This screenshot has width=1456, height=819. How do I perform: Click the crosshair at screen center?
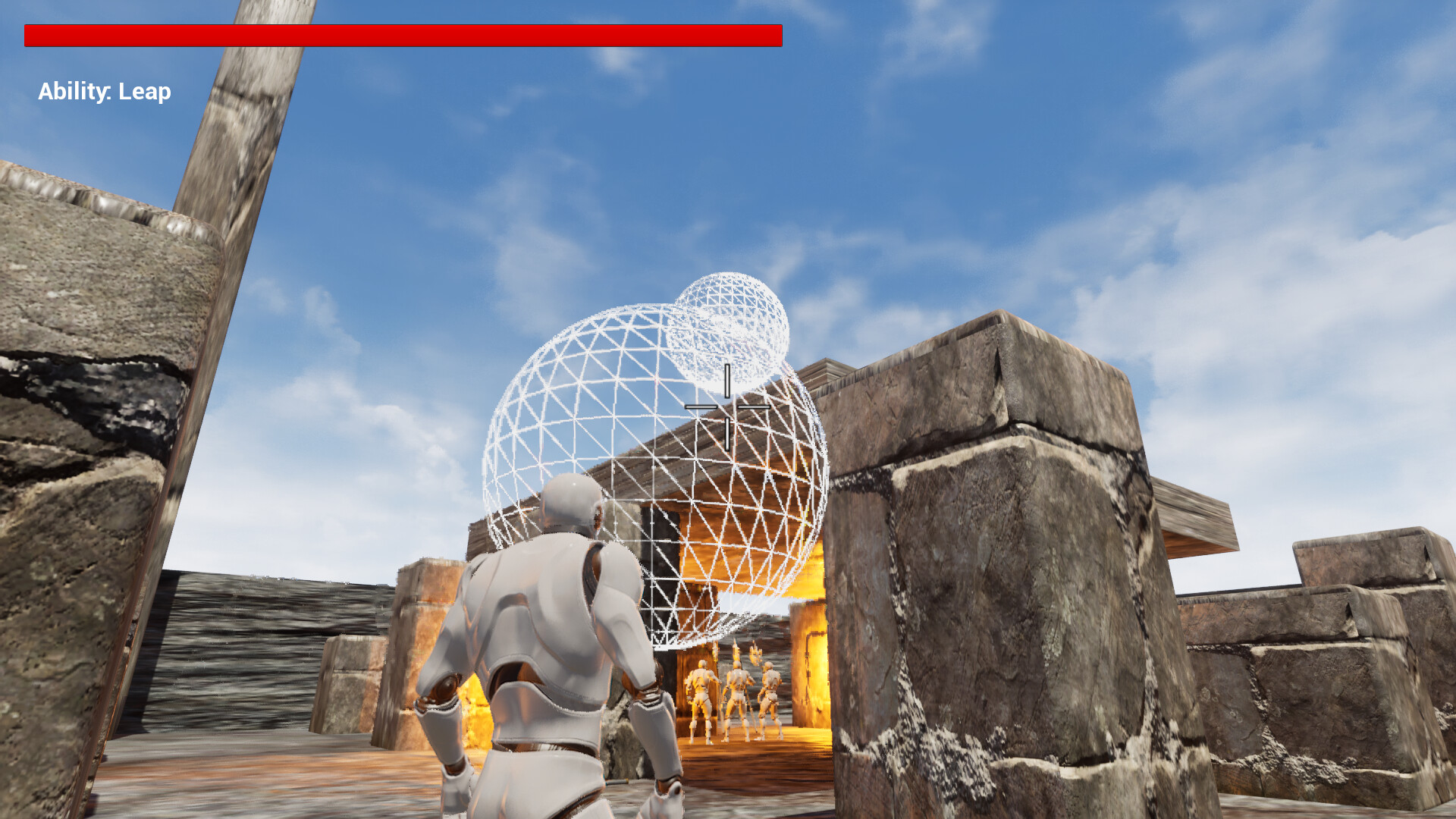pyautogui.click(x=726, y=406)
